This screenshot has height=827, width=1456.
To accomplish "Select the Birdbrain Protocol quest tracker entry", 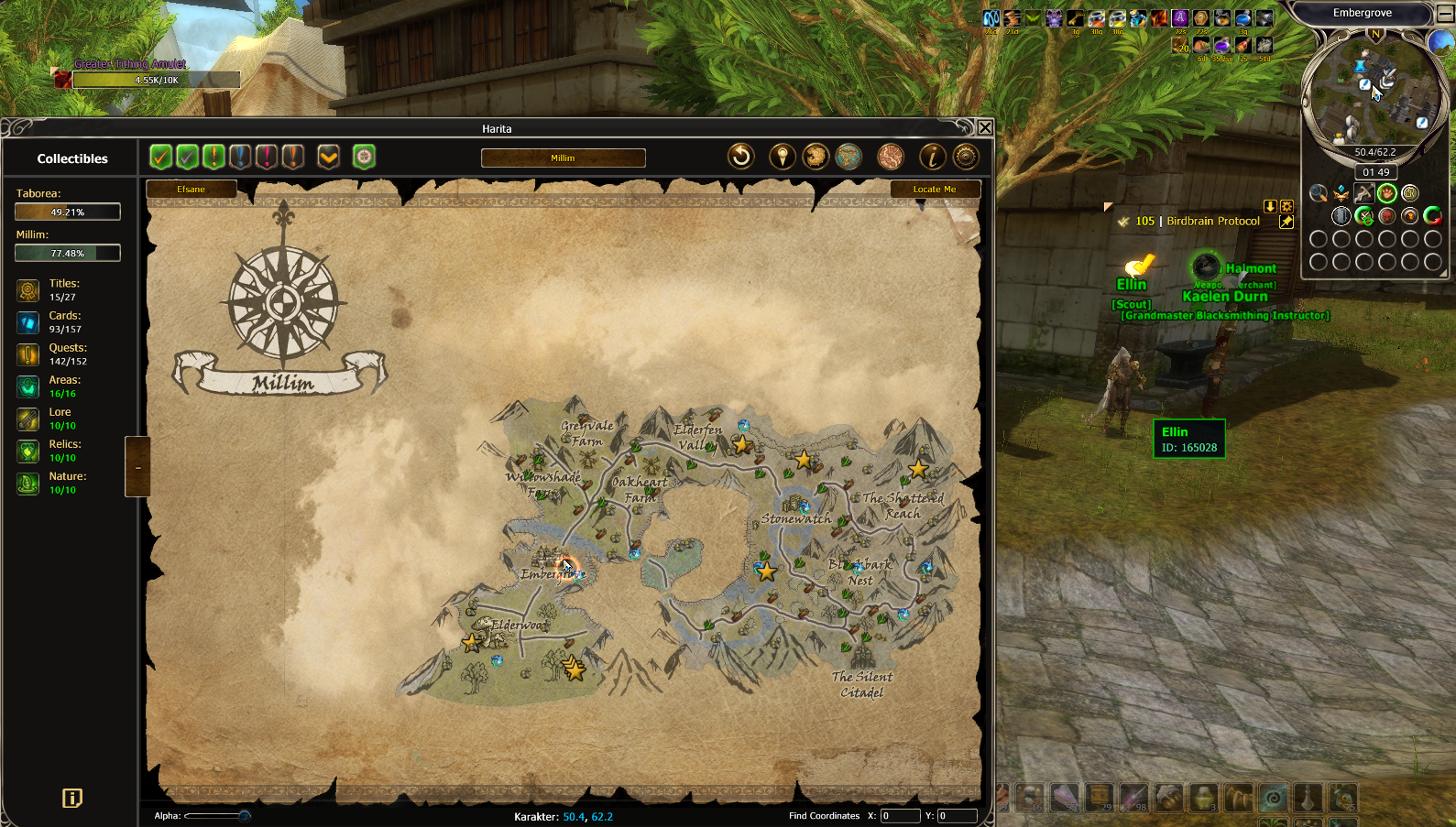I will 1212,221.
